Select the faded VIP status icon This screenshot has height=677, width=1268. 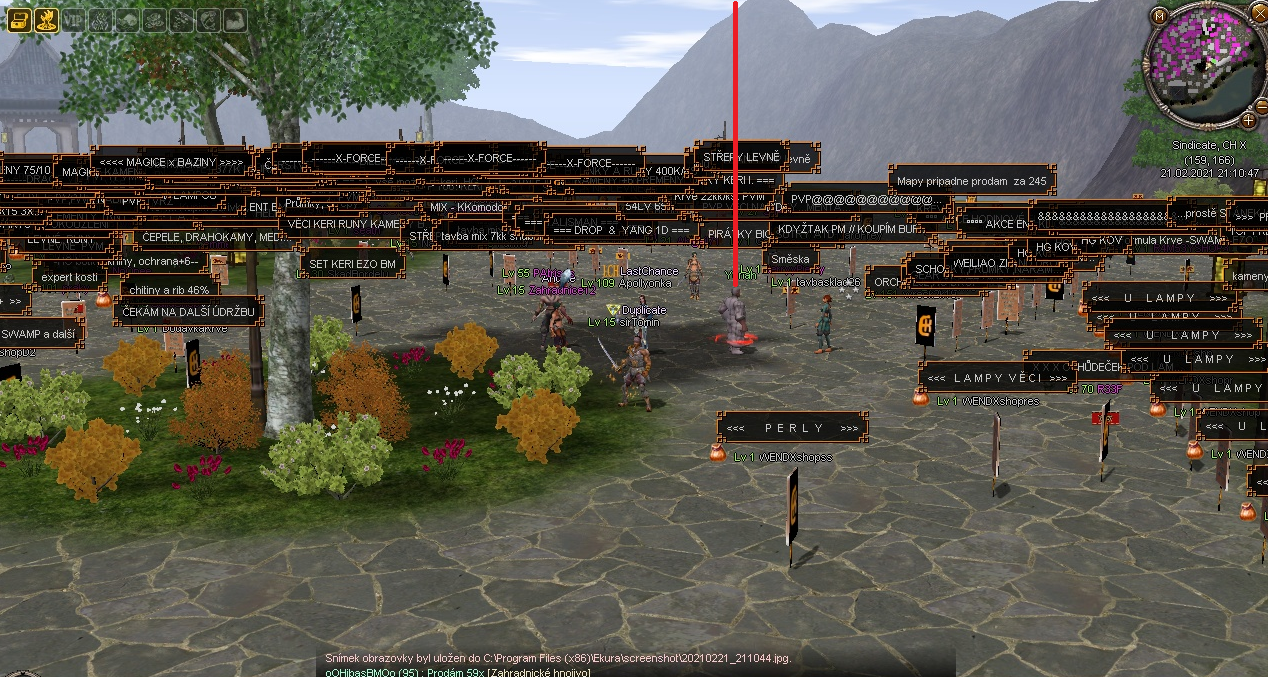coord(73,19)
